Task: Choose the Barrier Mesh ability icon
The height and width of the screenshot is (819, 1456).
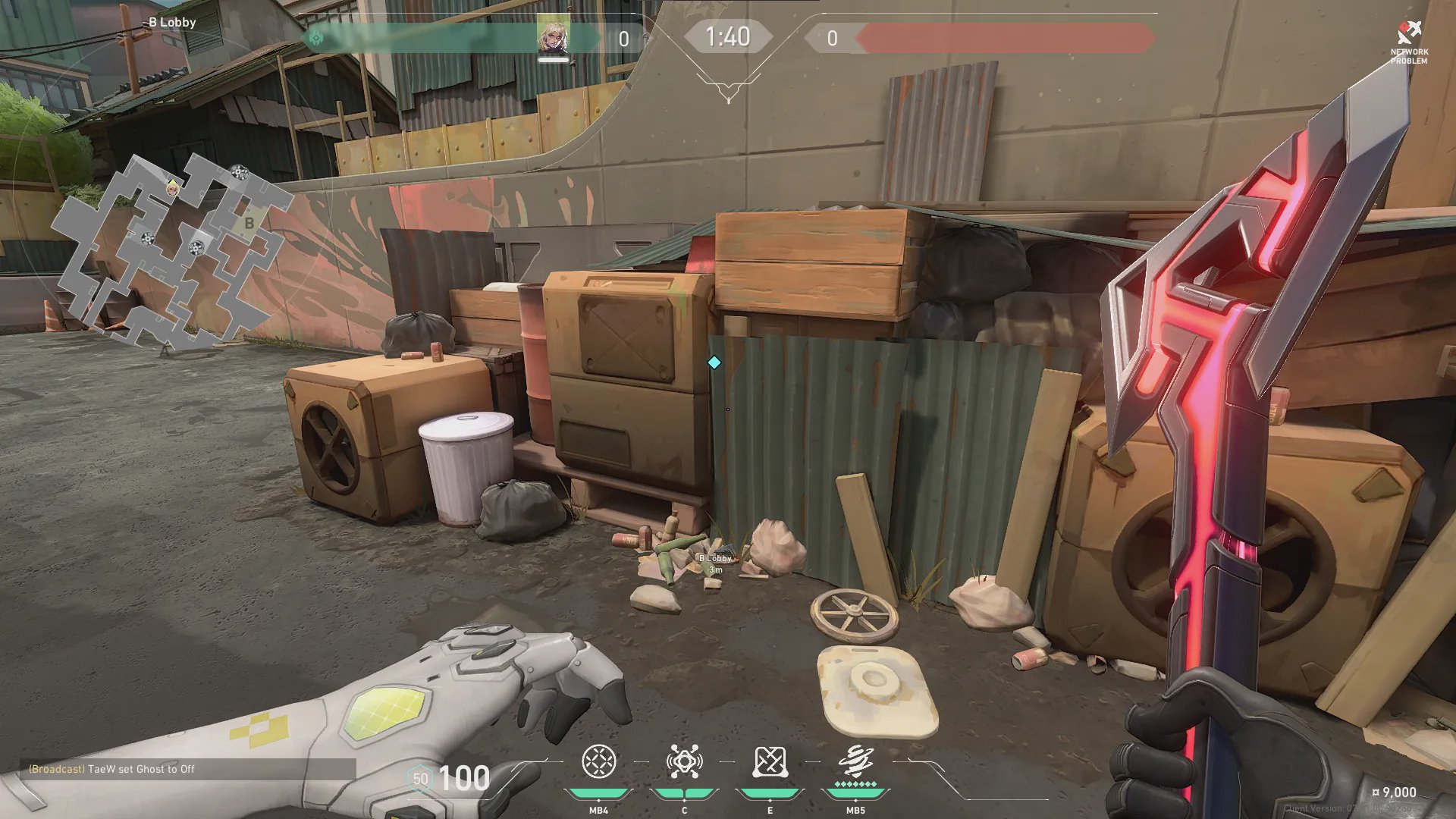Action: [x=770, y=762]
